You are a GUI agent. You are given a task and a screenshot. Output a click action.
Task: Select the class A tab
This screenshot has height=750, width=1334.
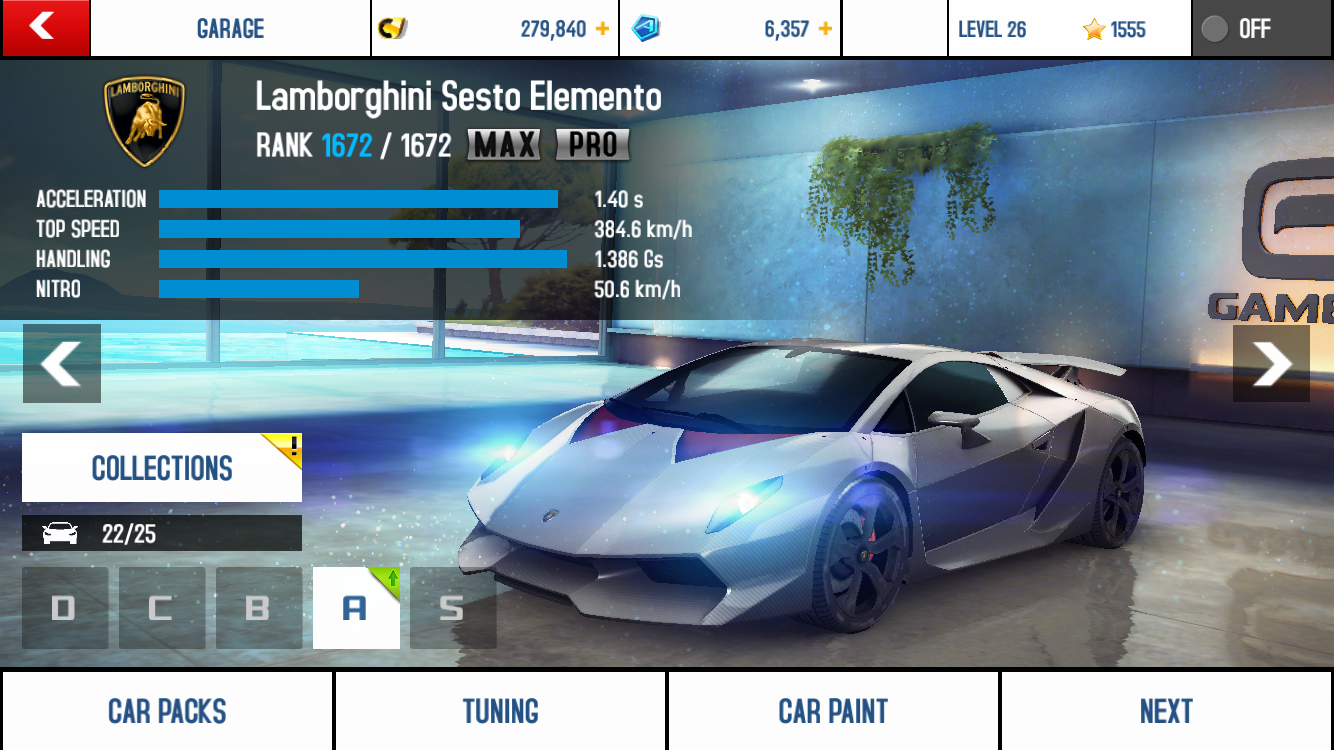point(355,608)
